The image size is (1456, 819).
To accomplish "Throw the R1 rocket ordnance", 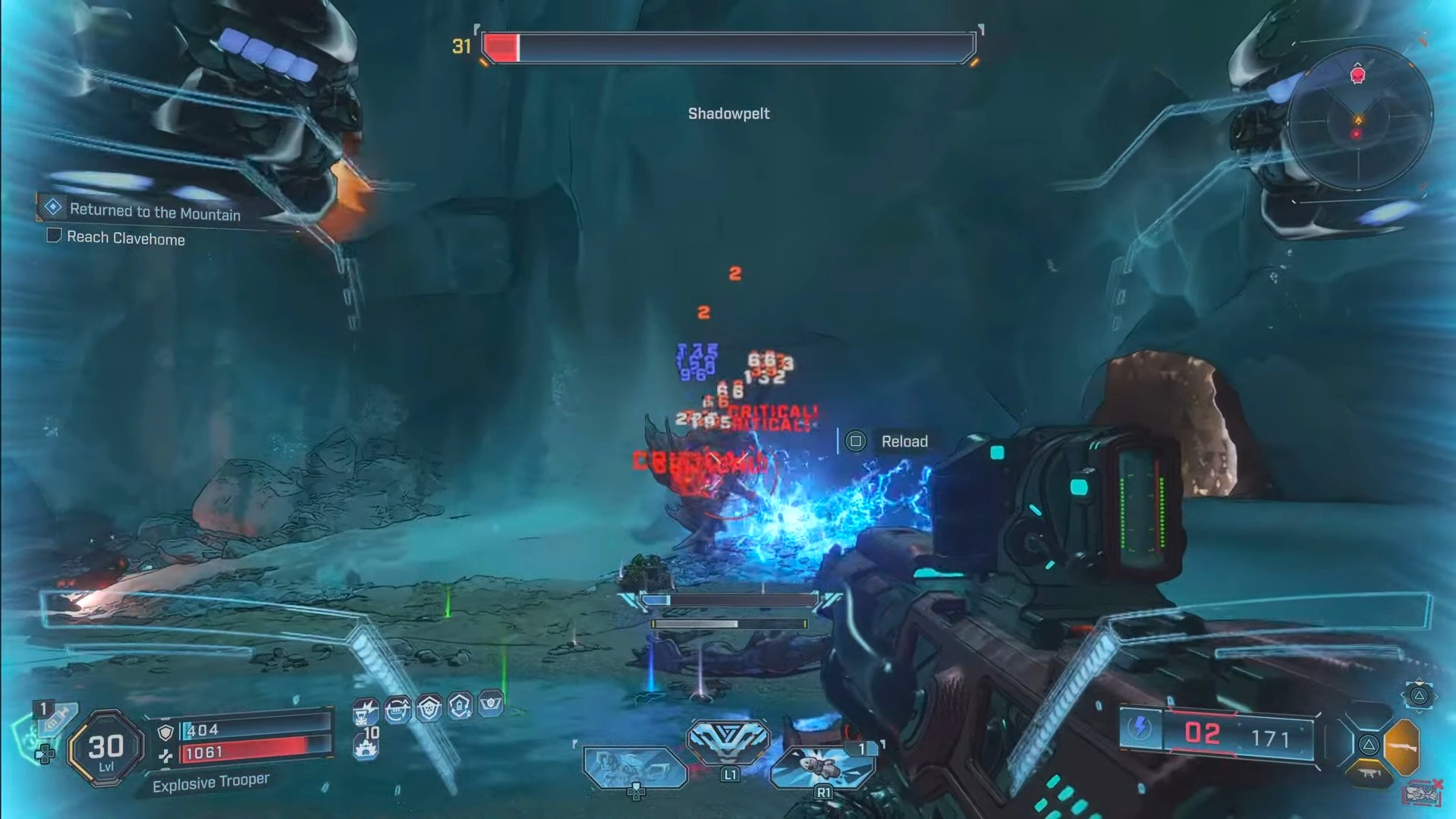I will coord(822,767).
